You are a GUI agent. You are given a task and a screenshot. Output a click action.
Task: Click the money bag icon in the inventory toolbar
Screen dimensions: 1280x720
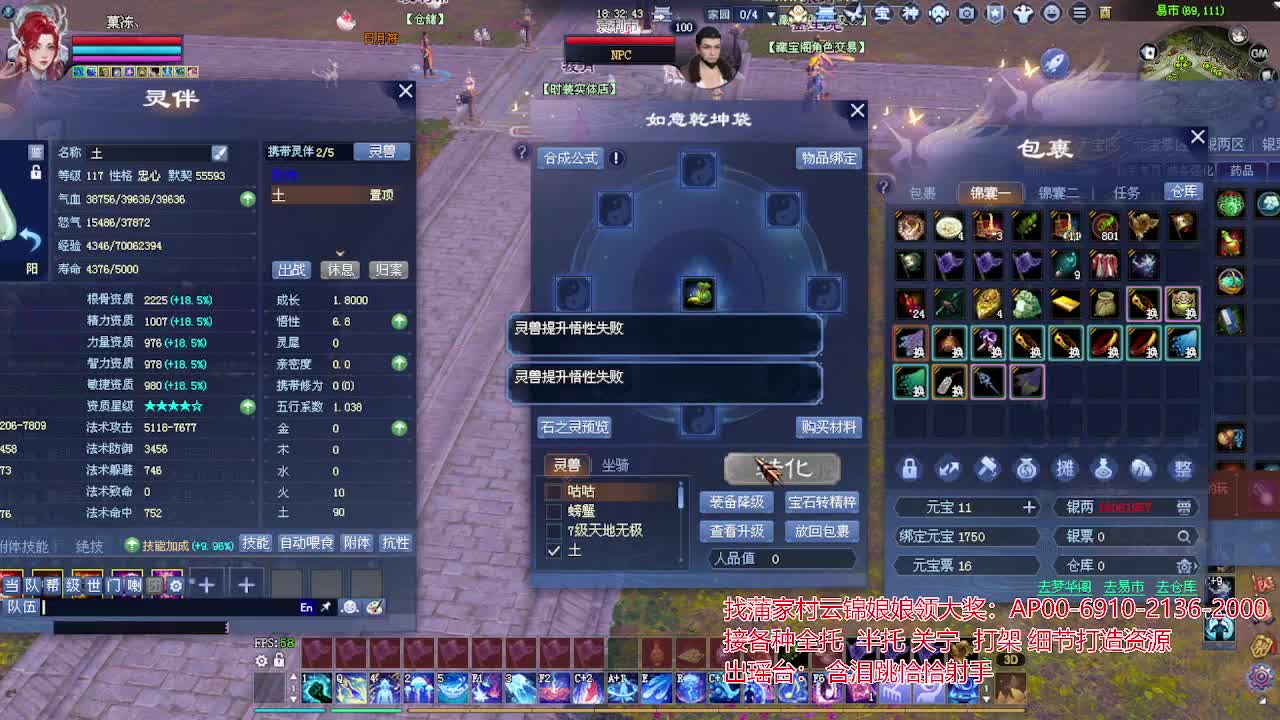pyautogui.click(x=1025, y=469)
